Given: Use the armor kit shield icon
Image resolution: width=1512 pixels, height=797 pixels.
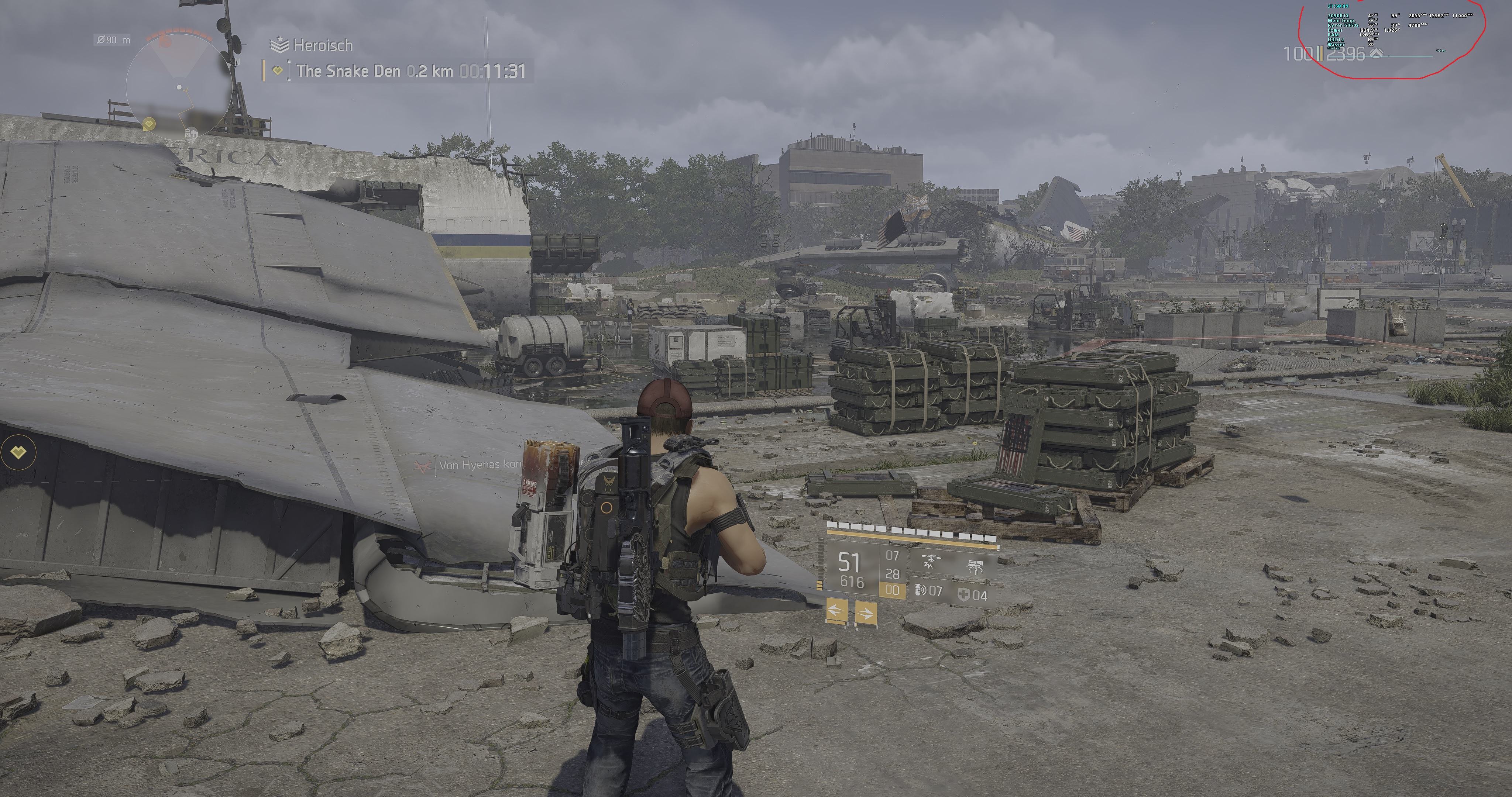Looking at the screenshot, I should [x=963, y=594].
